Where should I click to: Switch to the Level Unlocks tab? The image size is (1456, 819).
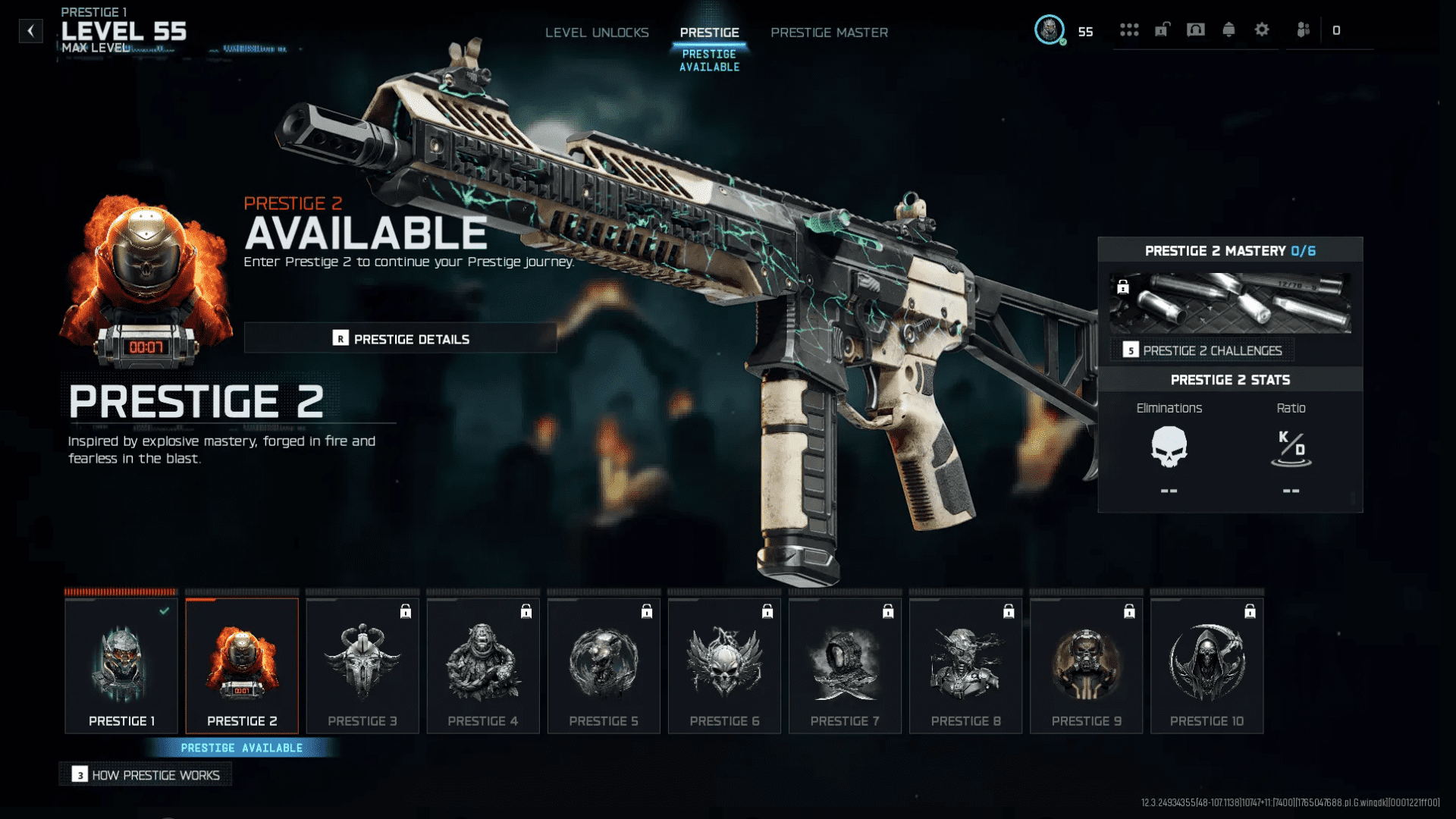pos(597,33)
